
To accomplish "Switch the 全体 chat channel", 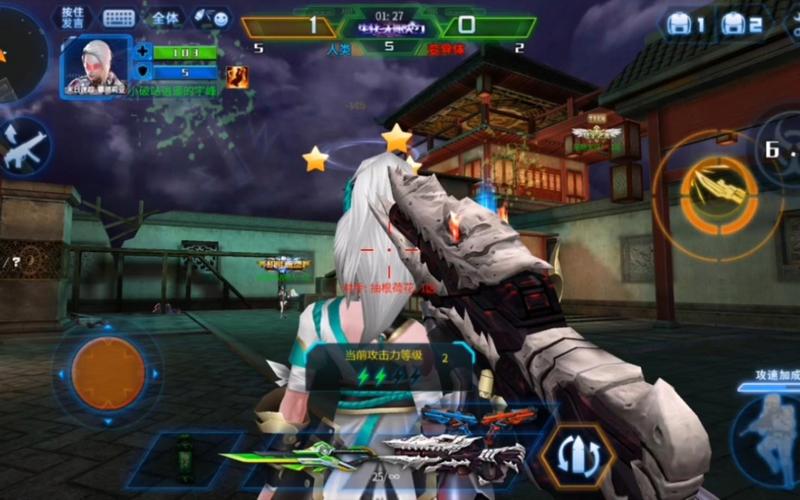I will (165, 18).
